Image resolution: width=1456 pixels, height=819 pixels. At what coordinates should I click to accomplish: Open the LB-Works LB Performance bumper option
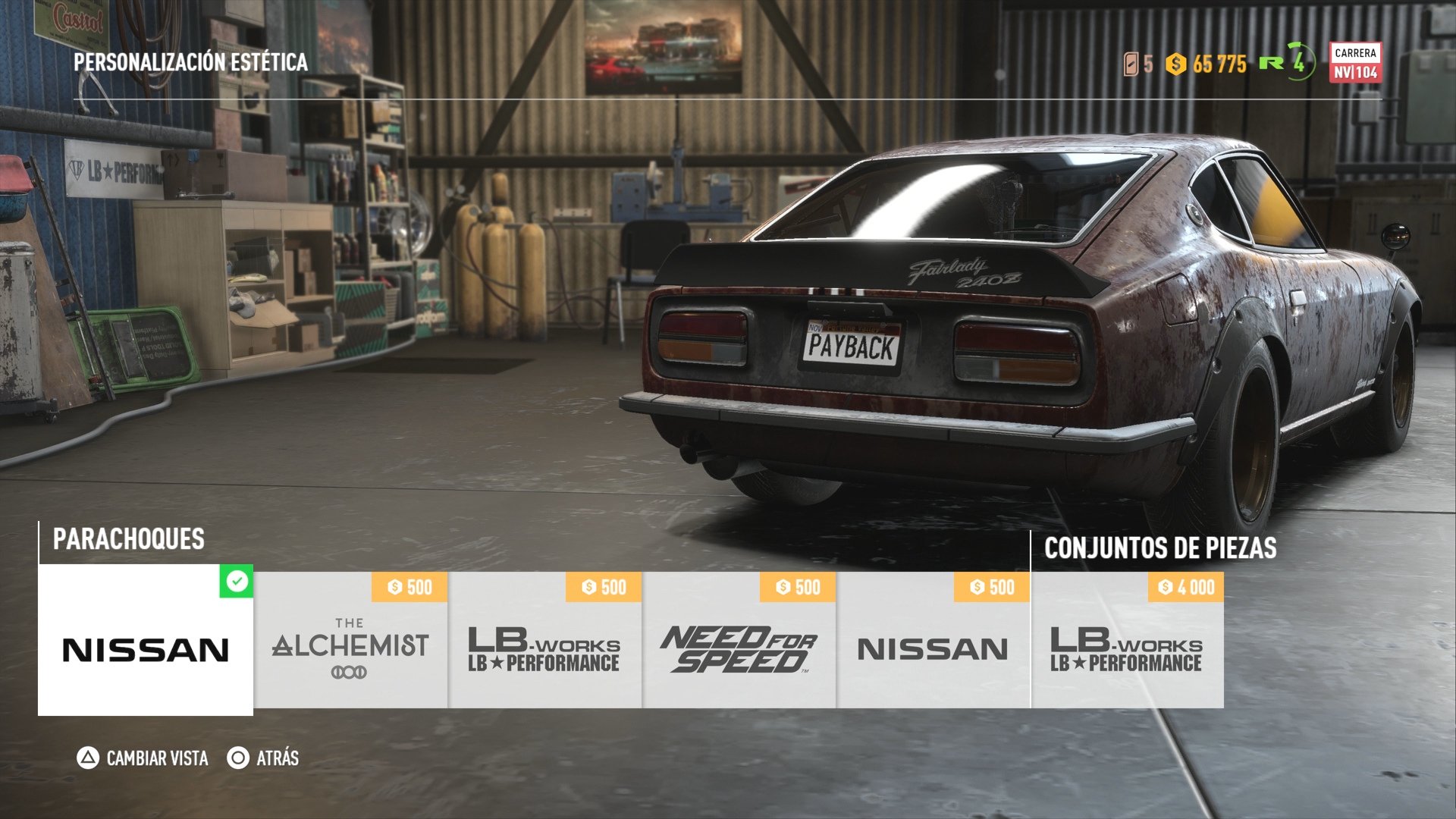[x=544, y=652]
